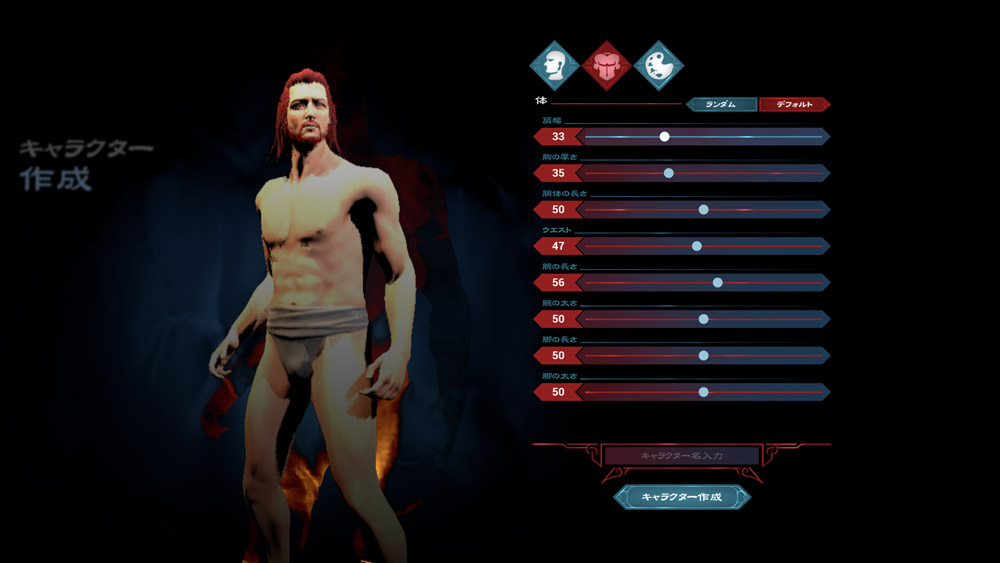The width and height of the screenshot is (1000, 563).
Task: Adjust the arm length slider at 56
Action: pos(717,283)
